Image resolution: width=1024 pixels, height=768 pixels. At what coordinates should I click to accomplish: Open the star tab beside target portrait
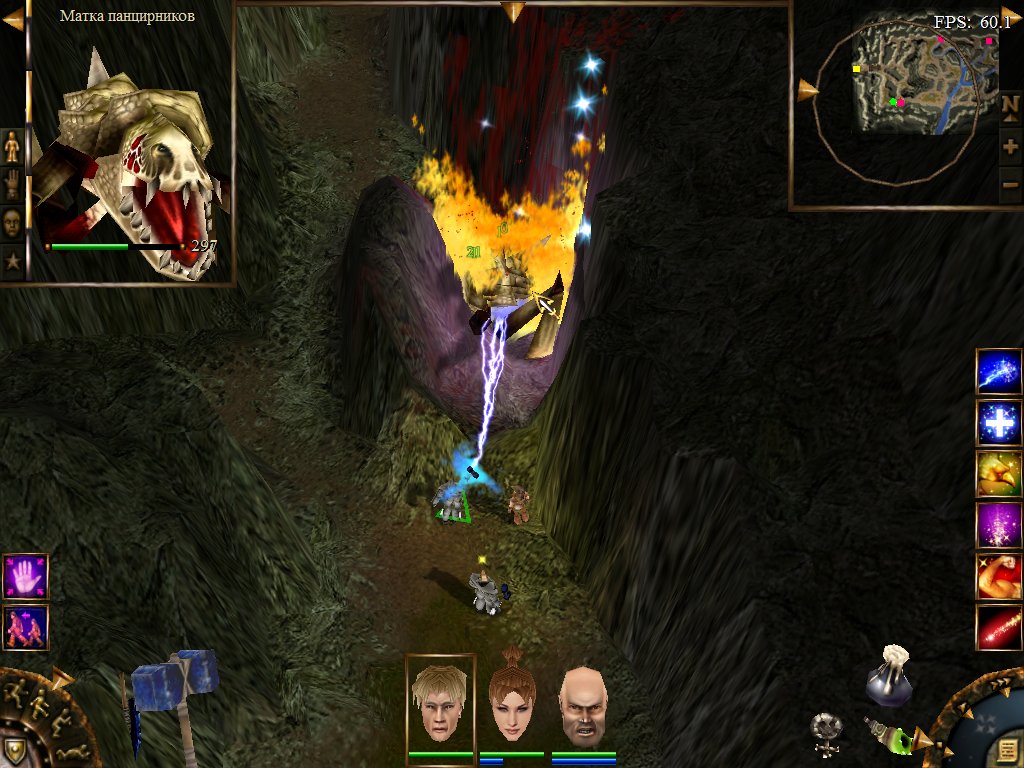coord(12,262)
